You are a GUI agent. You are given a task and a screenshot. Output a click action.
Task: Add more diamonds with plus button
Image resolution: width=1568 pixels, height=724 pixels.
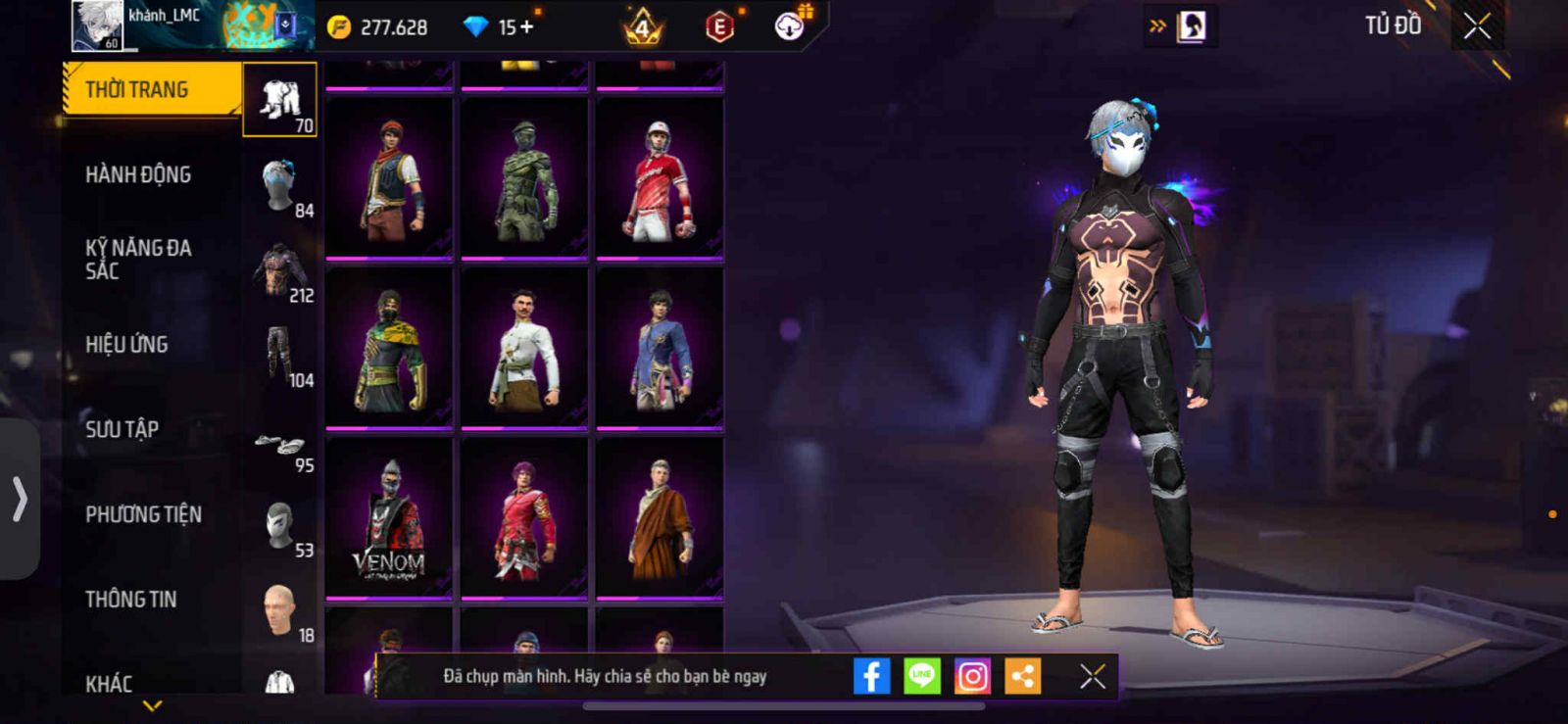[527, 26]
